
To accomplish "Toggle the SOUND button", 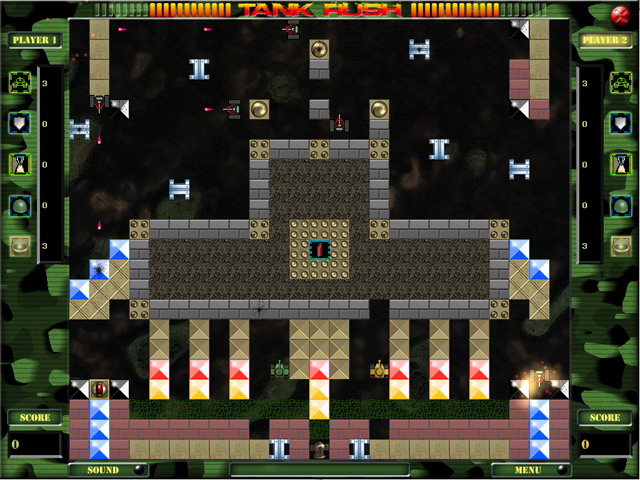I will (103, 469).
